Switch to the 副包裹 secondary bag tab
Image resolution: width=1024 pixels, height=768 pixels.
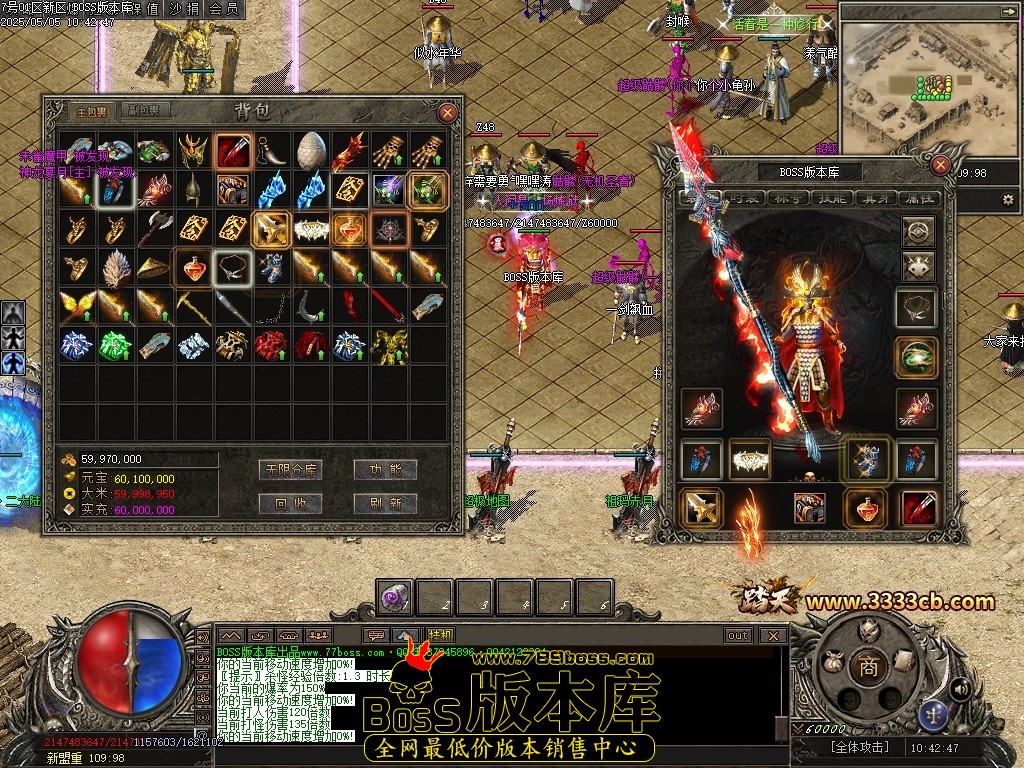point(145,111)
